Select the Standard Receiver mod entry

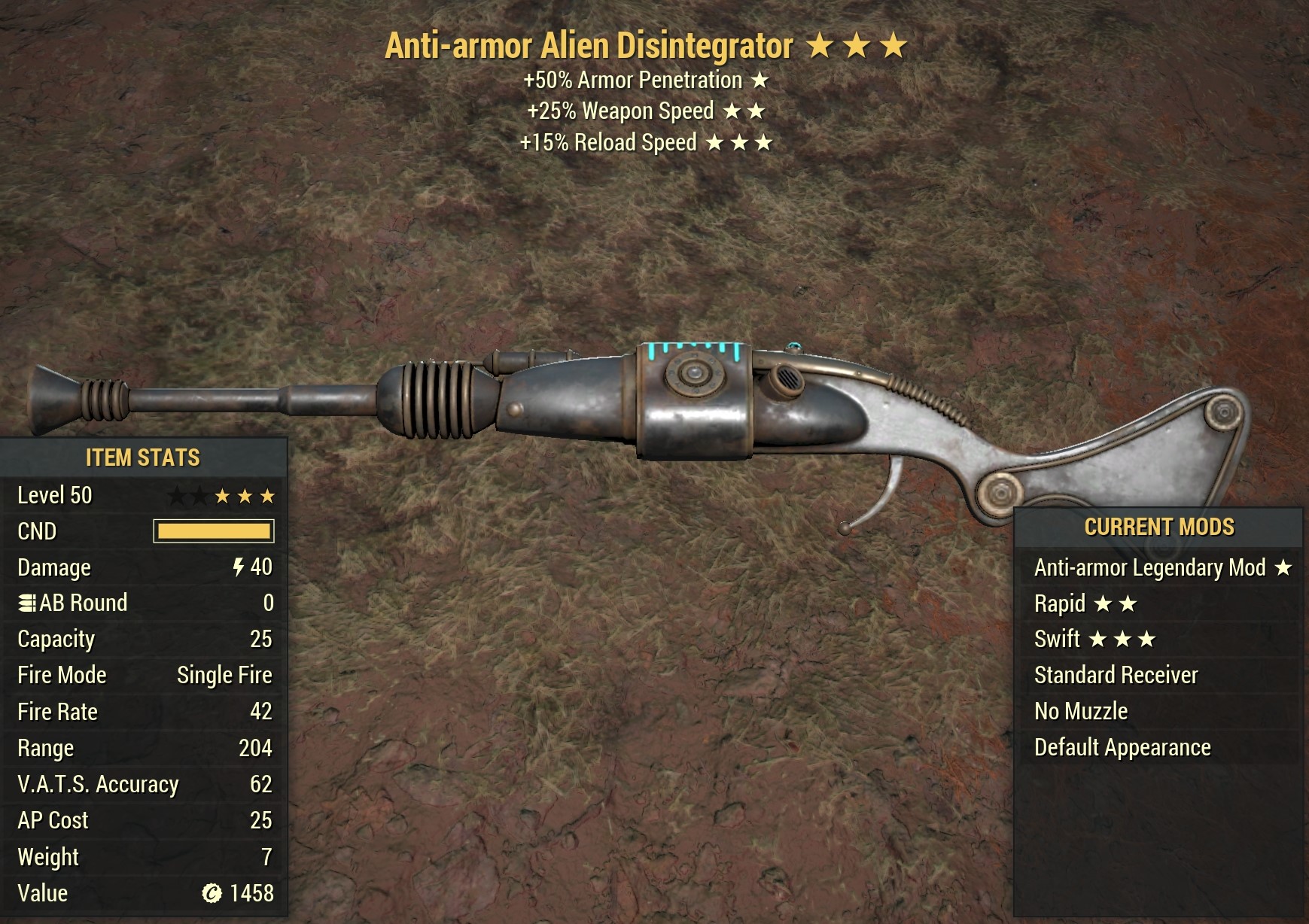(x=1115, y=675)
